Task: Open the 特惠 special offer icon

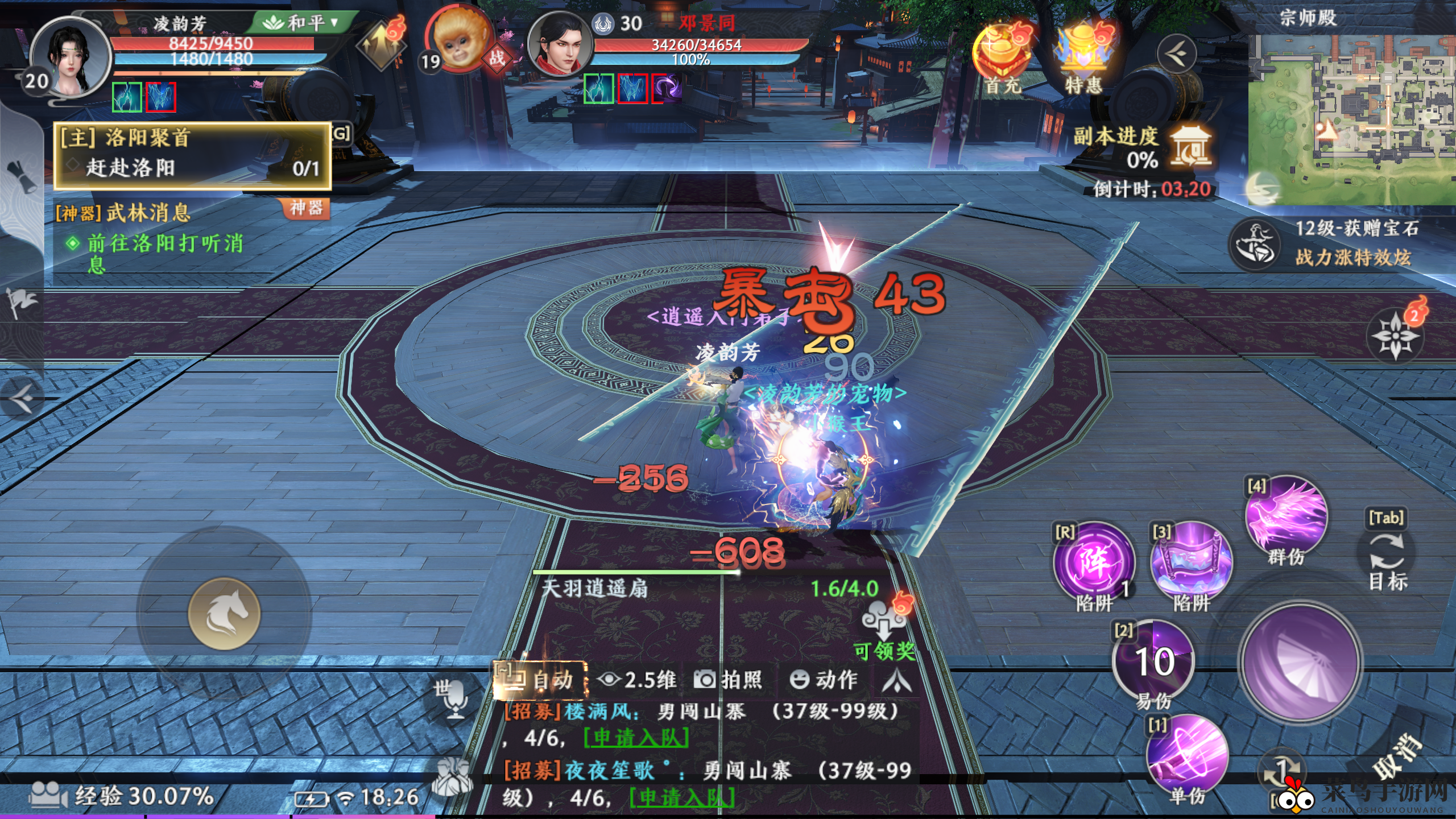Action: click(1082, 56)
